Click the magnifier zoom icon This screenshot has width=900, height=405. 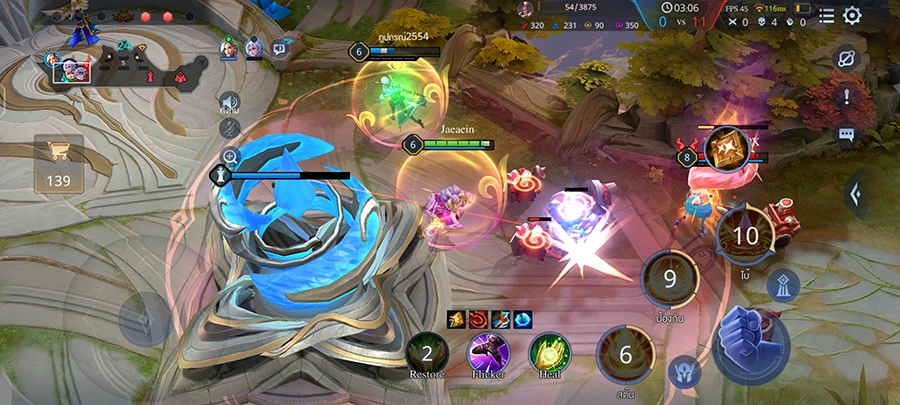(231, 157)
